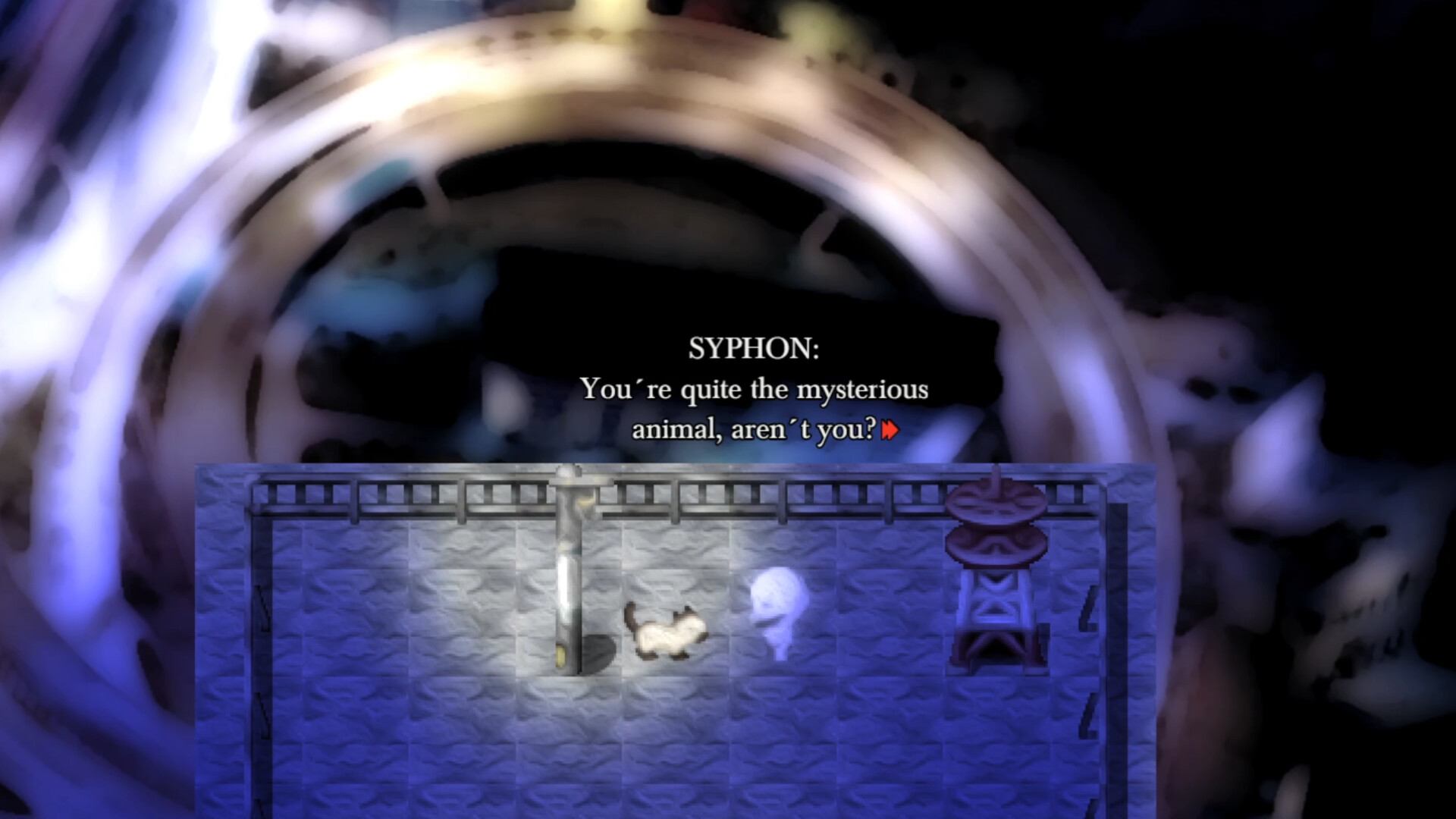This screenshot has height=819, width=1456.
Task: Click the dialogue line about mysterious animal
Action: tap(755, 388)
